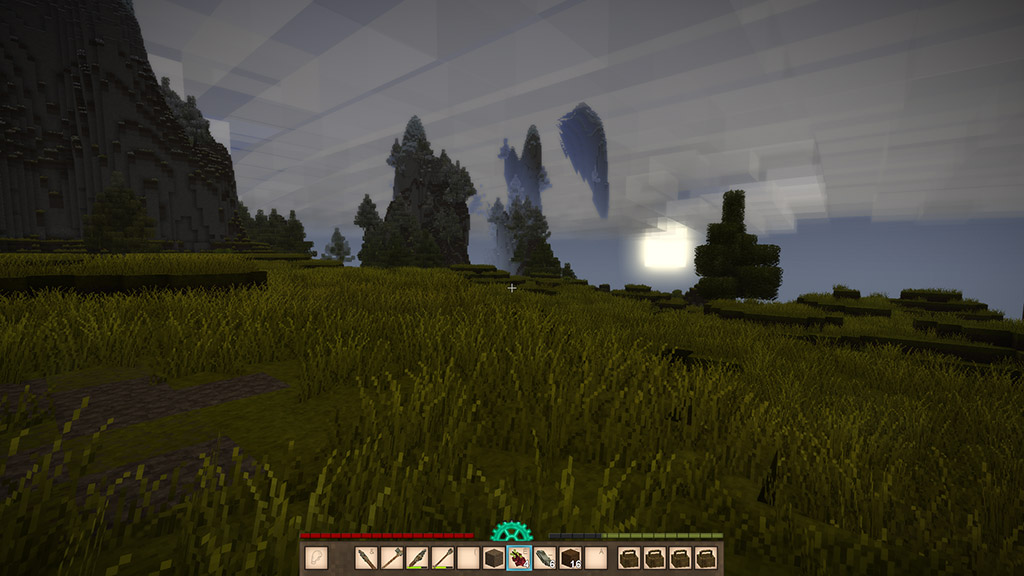Viewport: 1024px width, 576px height.
Task: Select the red berries hotbar slot
Action: pos(519,558)
